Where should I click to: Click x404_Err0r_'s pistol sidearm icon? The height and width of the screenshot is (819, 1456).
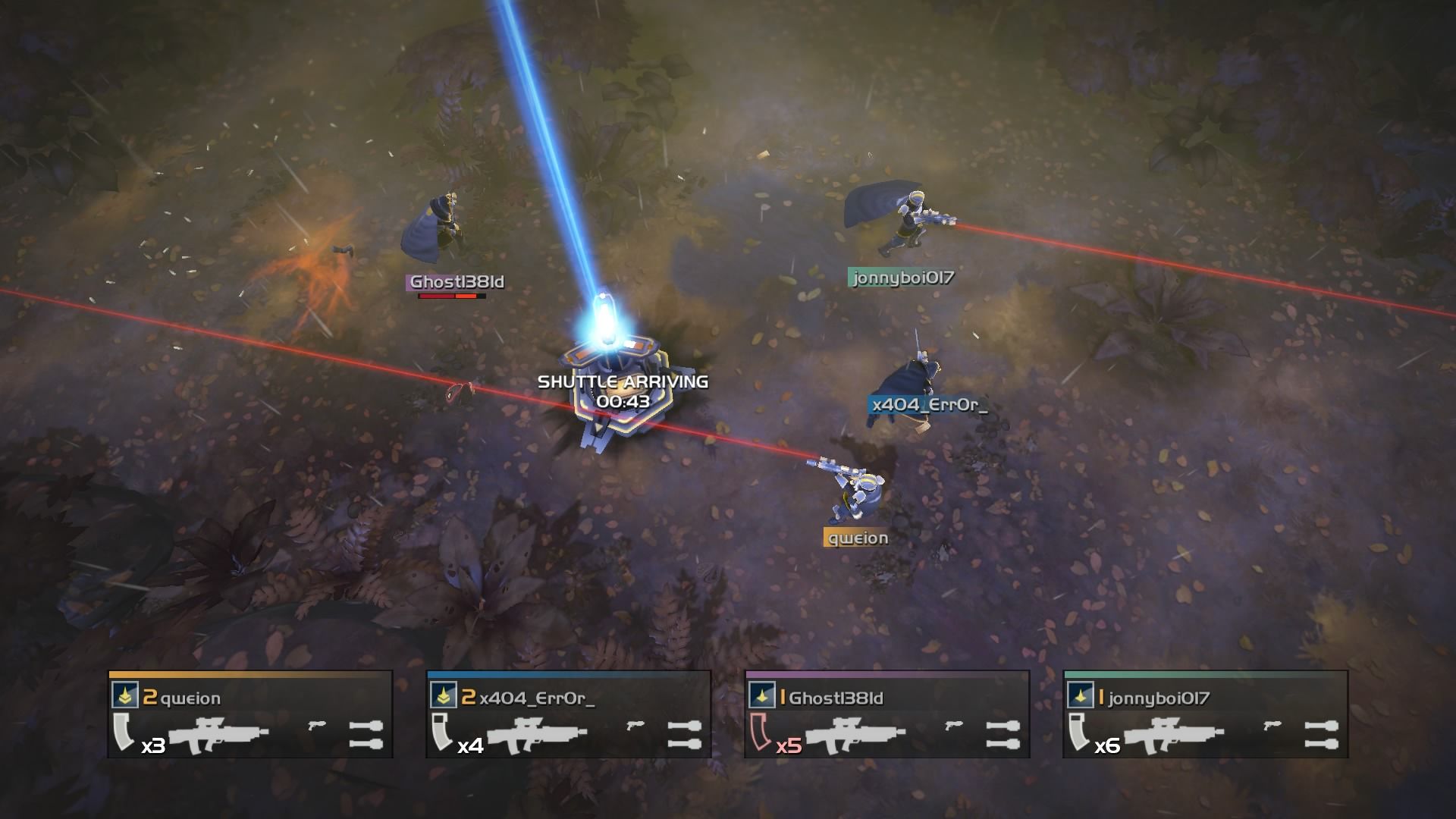[x=635, y=726]
